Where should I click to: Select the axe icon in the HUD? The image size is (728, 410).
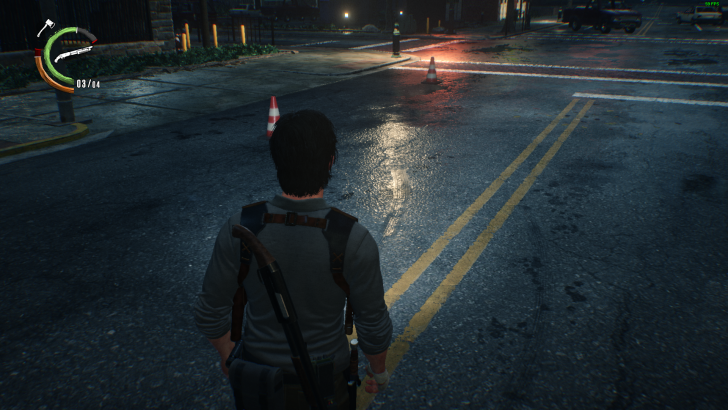pos(47,27)
